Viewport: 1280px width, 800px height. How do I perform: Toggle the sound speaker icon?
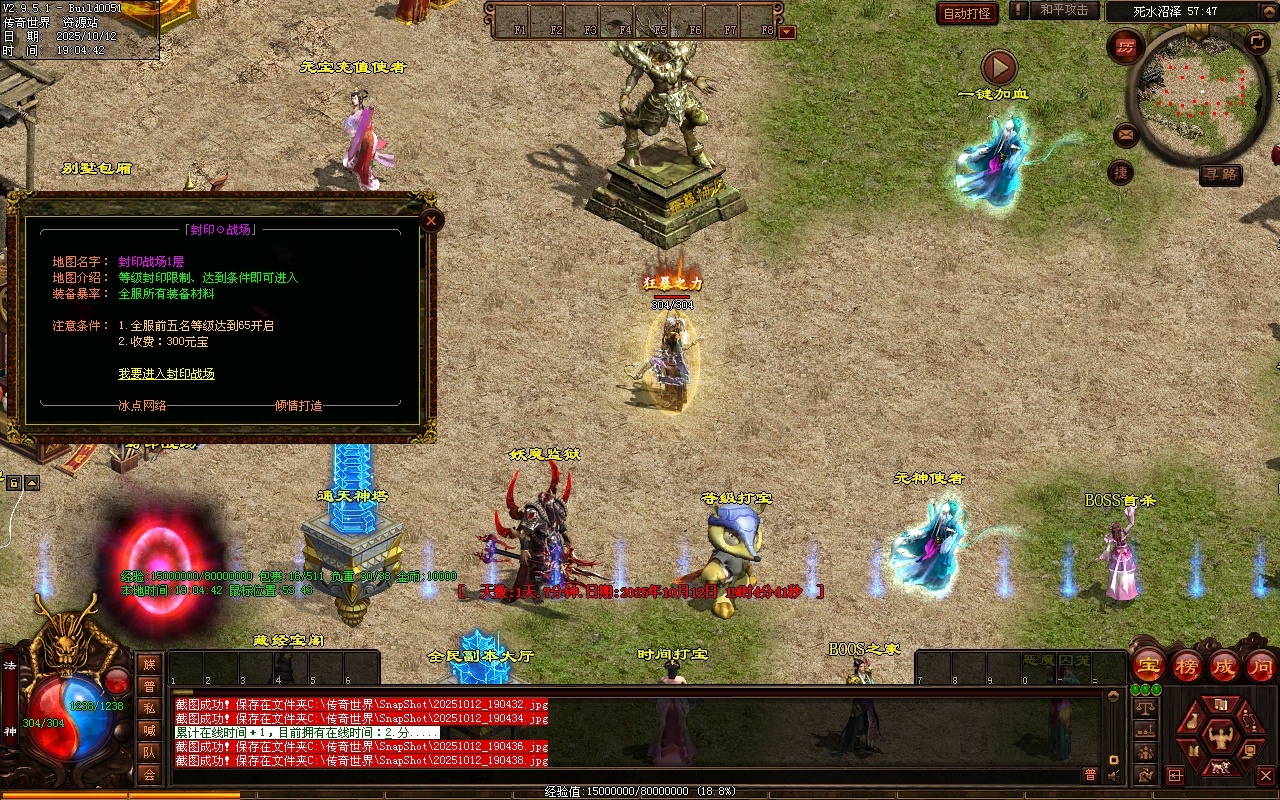pos(1113,775)
